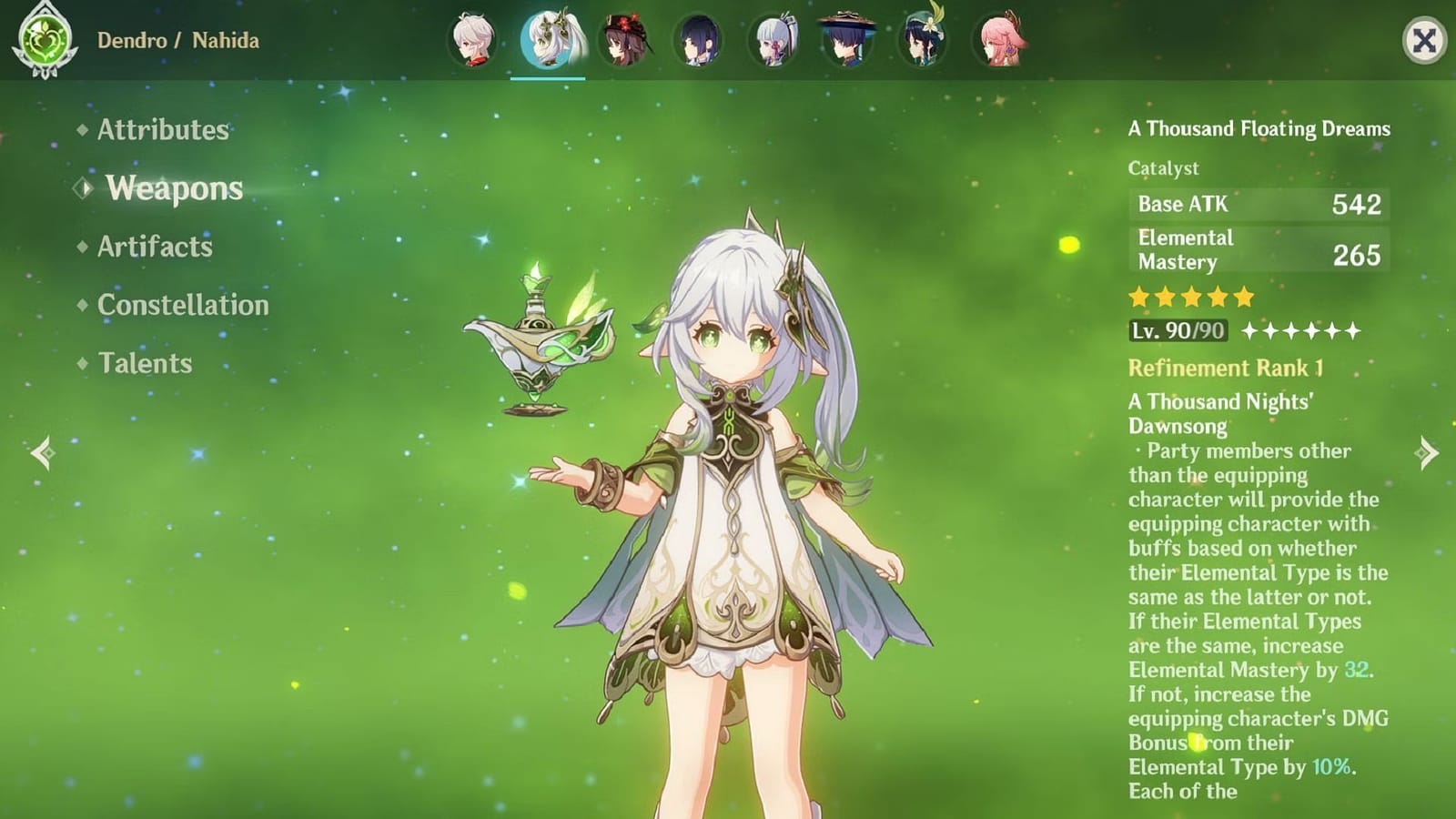
Task: Select the Weapons menu entry
Action: [x=173, y=189]
